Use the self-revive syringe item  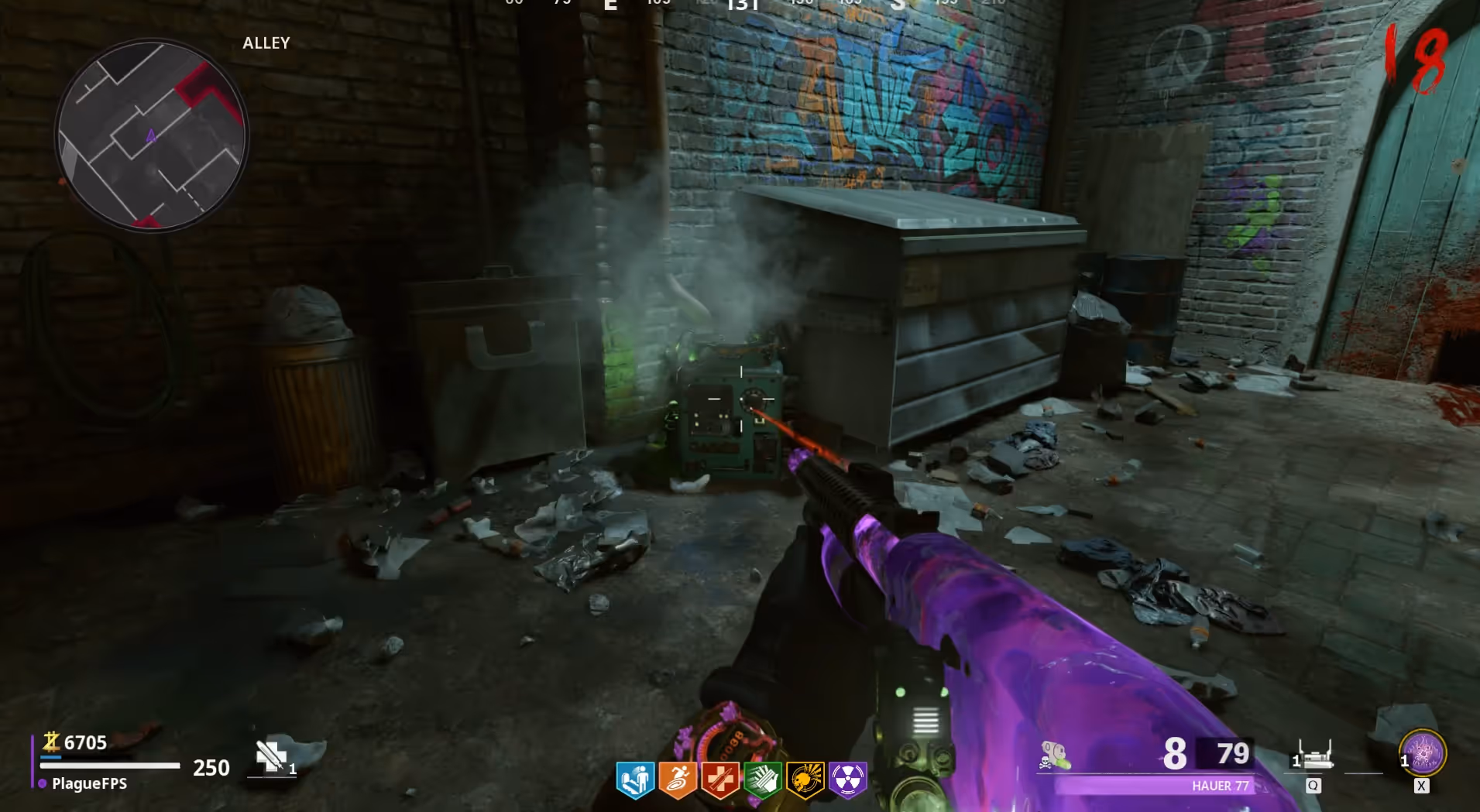[272, 756]
